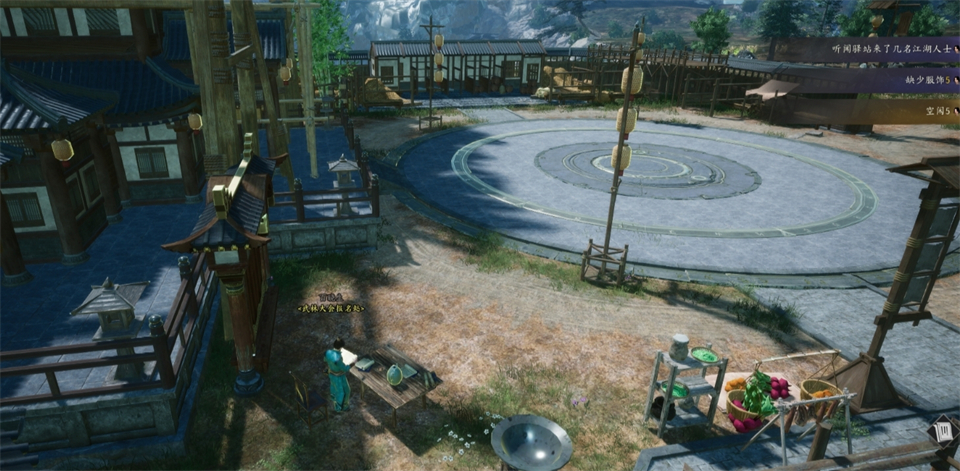Open the 听闻驿站来了几名江湖人士 notification
This screenshot has height=471, width=960.
pyautogui.click(x=866, y=49)
